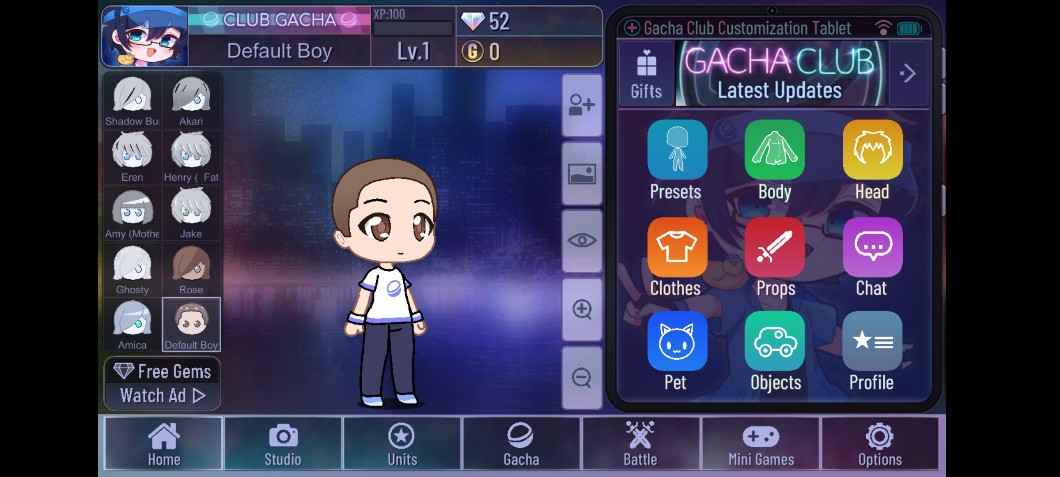The height and width of the screenshot is (477, 1060).
Task: Go to the Units tab
Action: [401, 444]
